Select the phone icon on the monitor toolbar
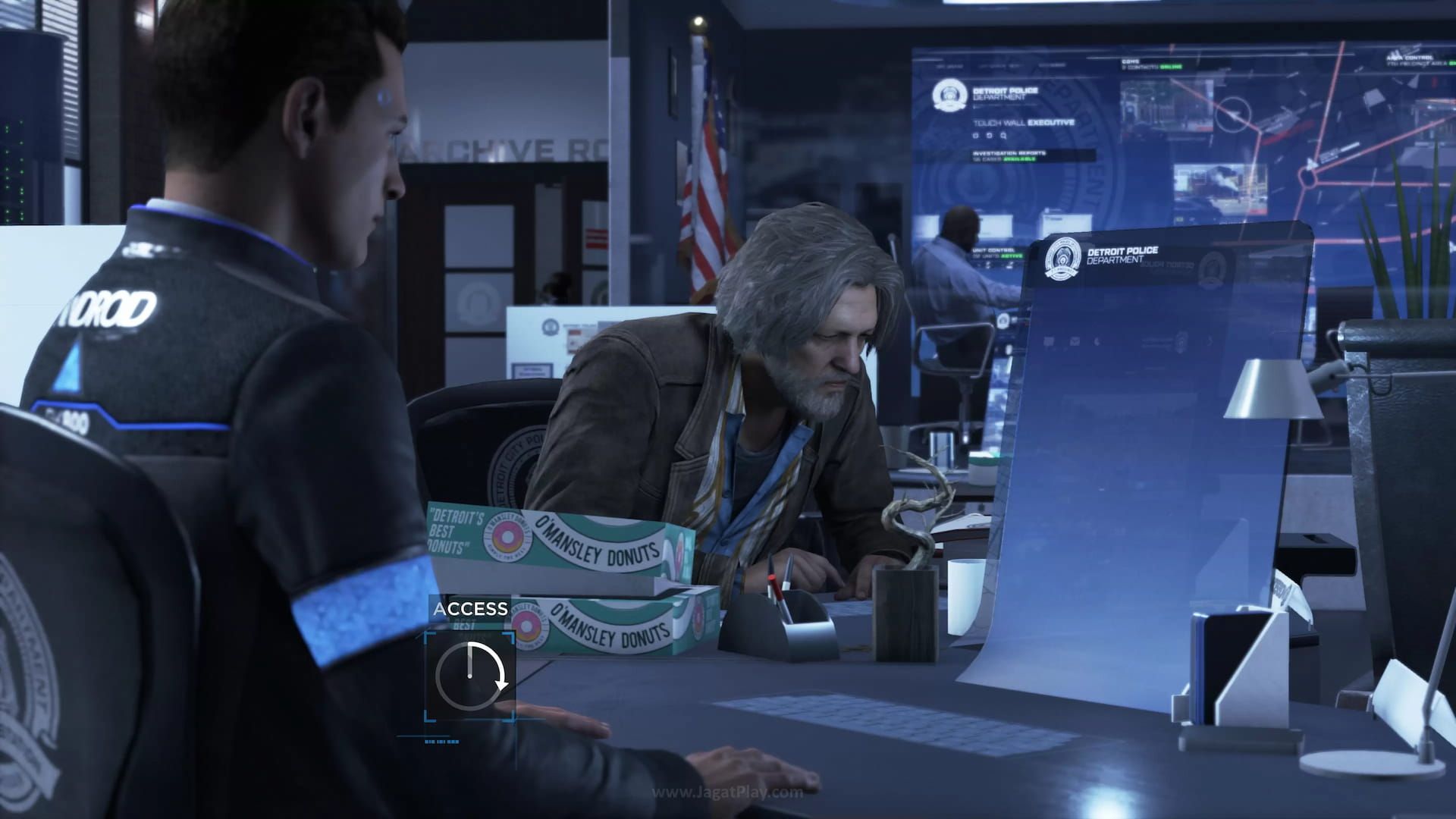This screenshot has height=819, width=1456. point(1097,341)
